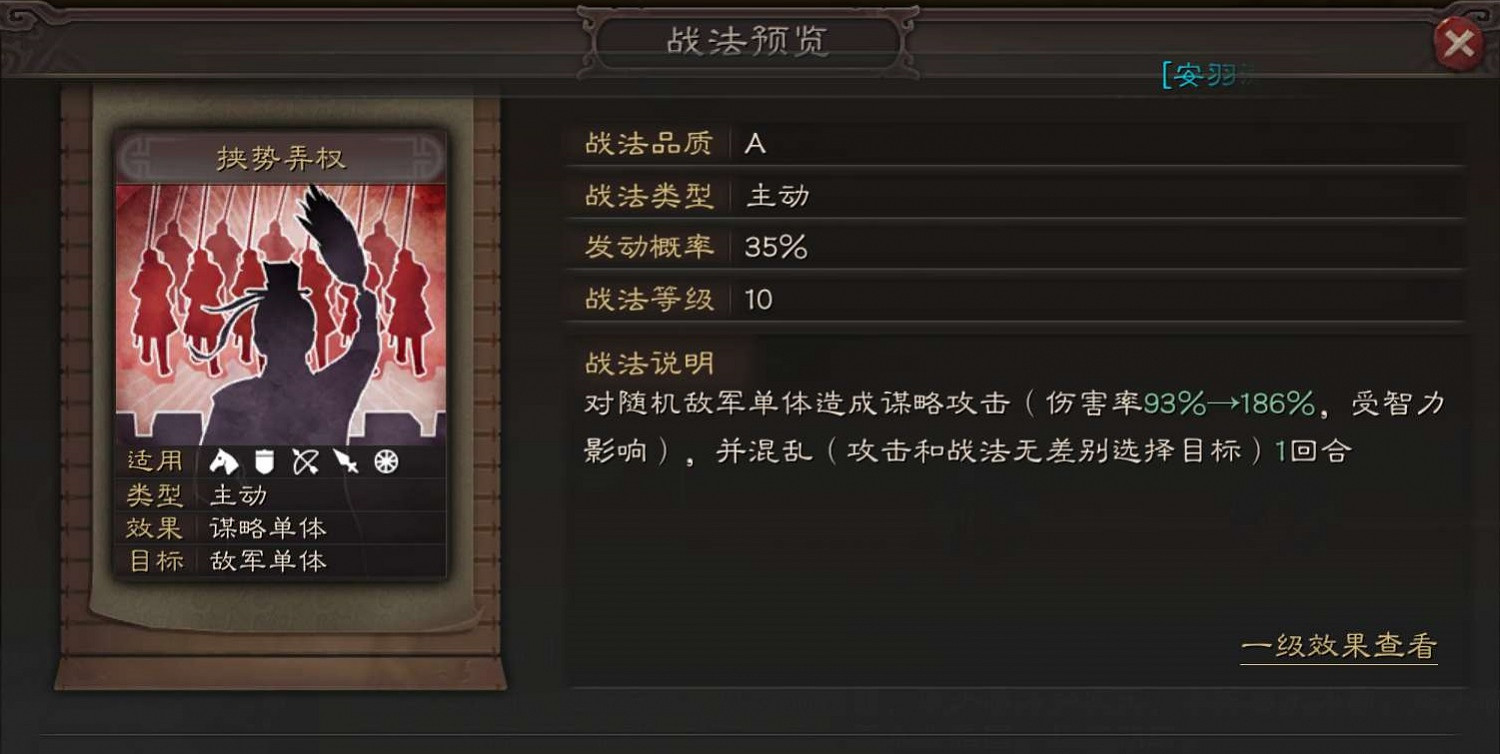Select the cavalry unit suitability icon
Image resolution: width=1500 pixels, height=754 pixels.
click(225, 463)
